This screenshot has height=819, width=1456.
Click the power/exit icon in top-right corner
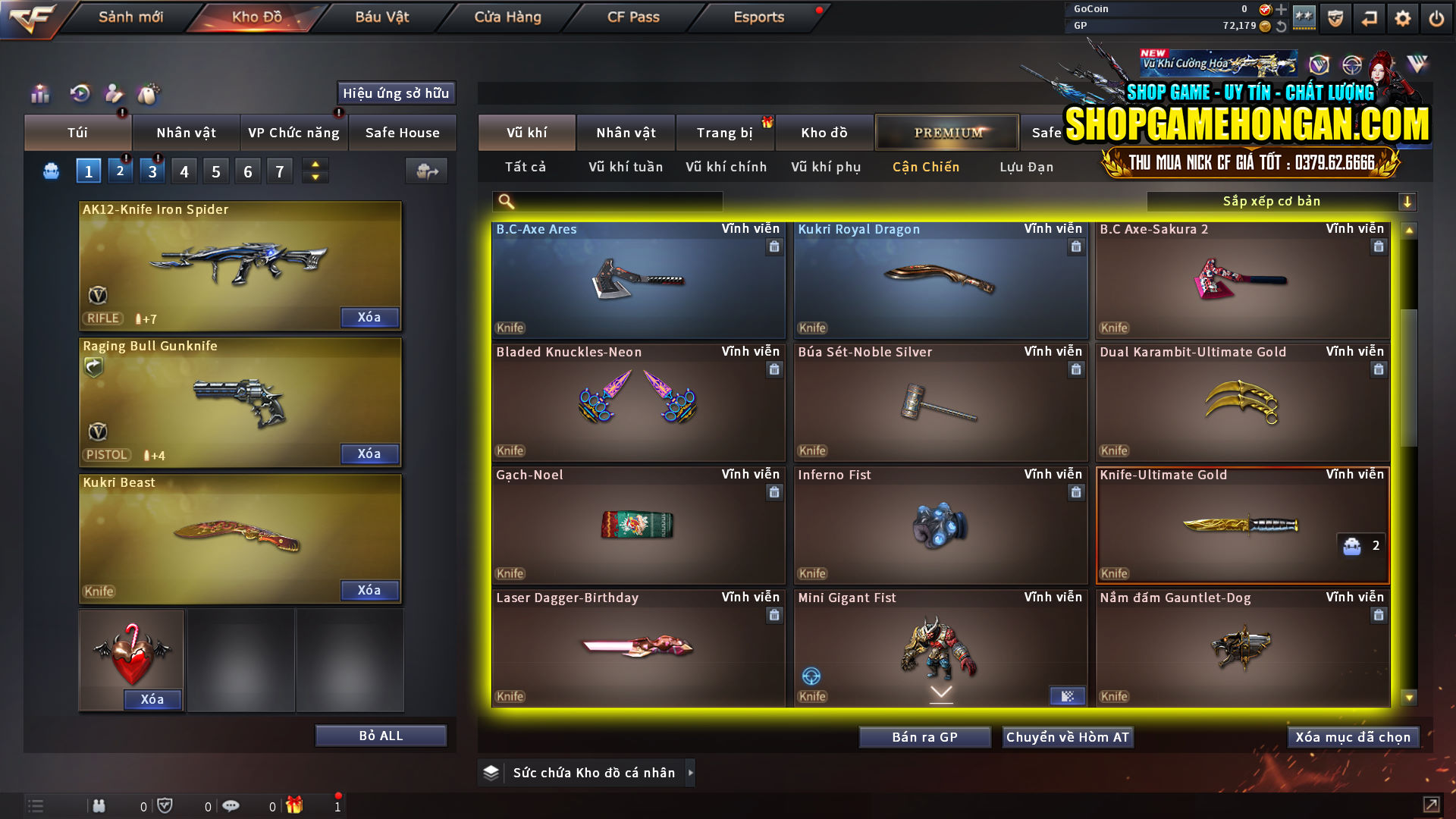pos(1436,17)
